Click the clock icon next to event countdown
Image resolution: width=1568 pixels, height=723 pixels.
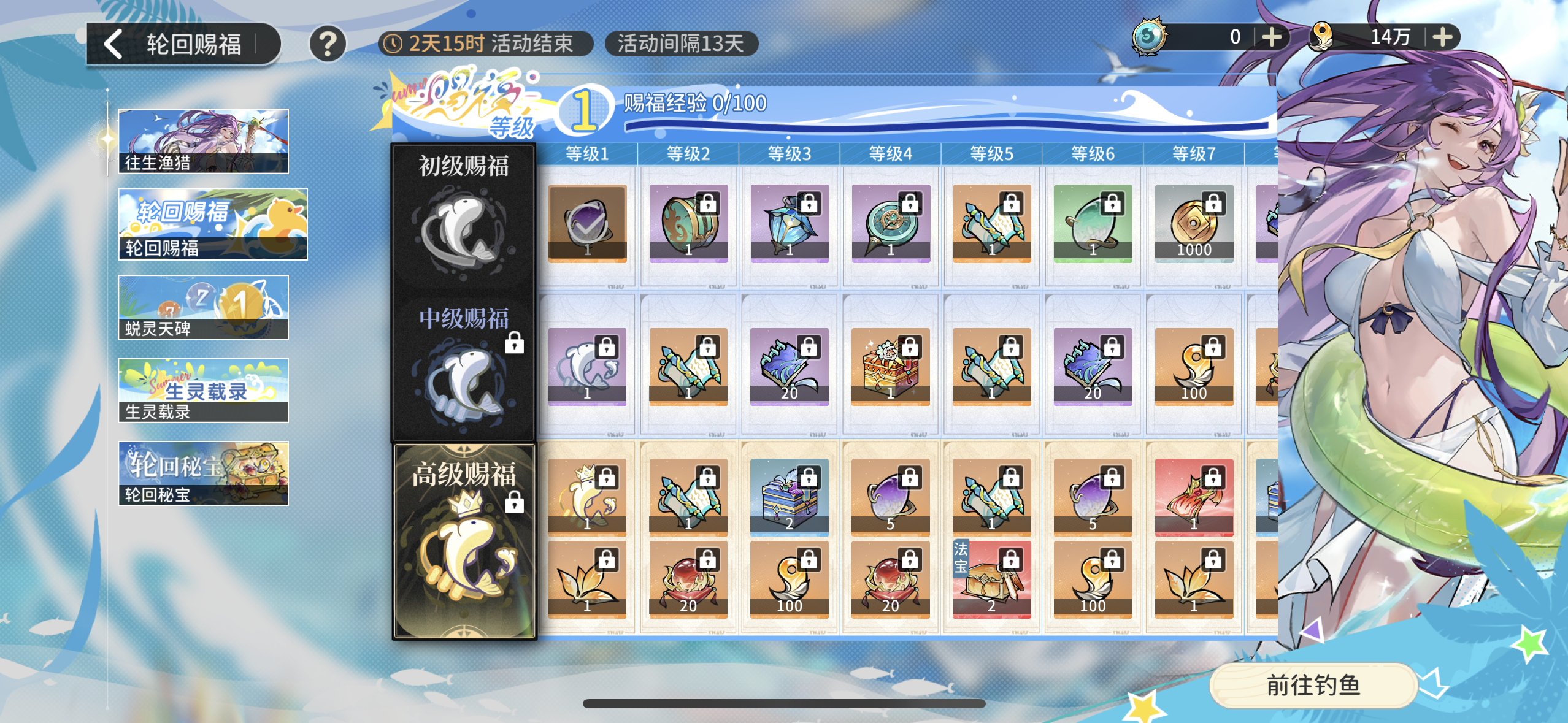pyautogui.click(x=393, y=44)
